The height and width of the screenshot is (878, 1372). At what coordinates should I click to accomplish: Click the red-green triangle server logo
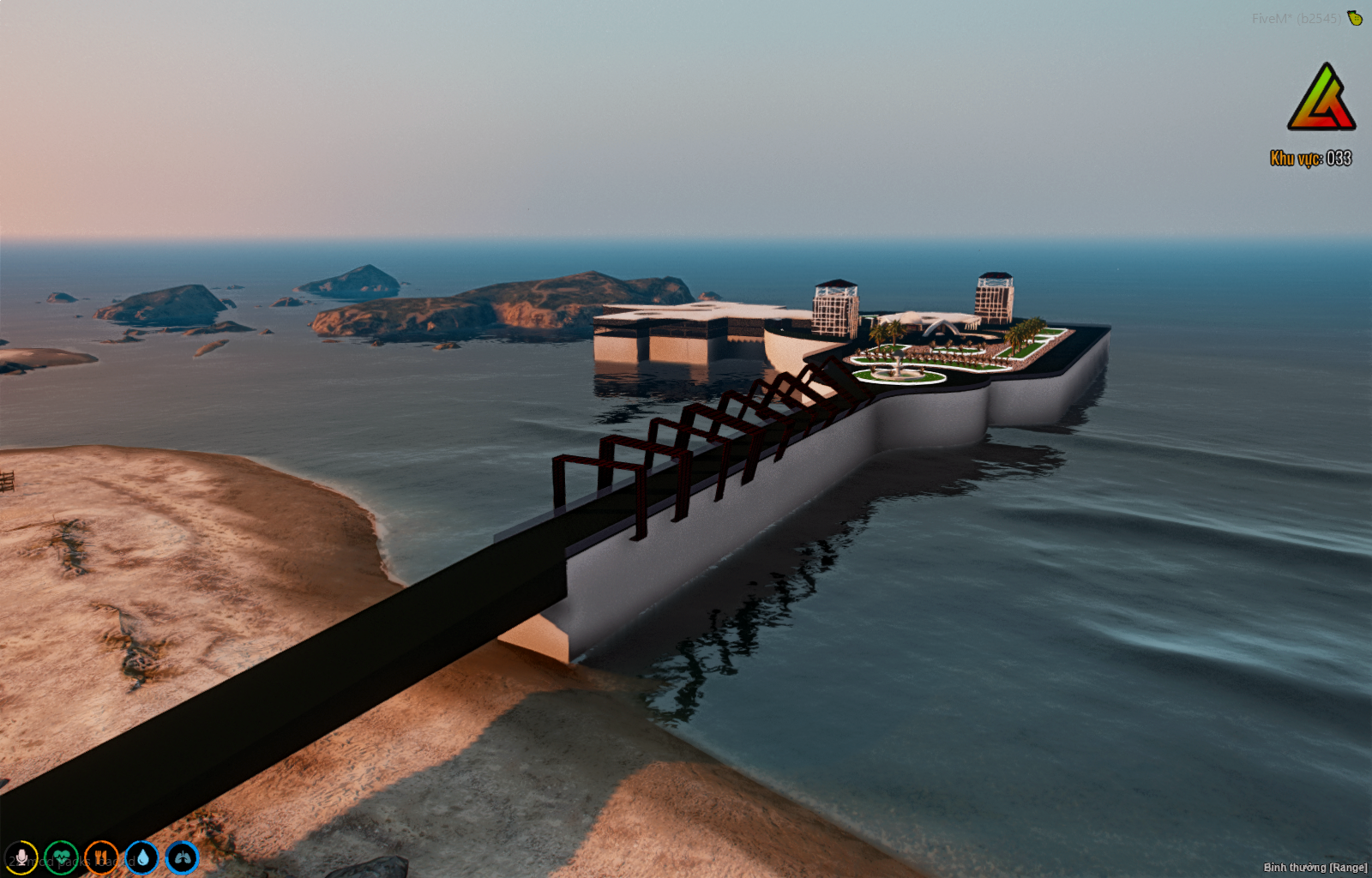[x=1321, y=99]
